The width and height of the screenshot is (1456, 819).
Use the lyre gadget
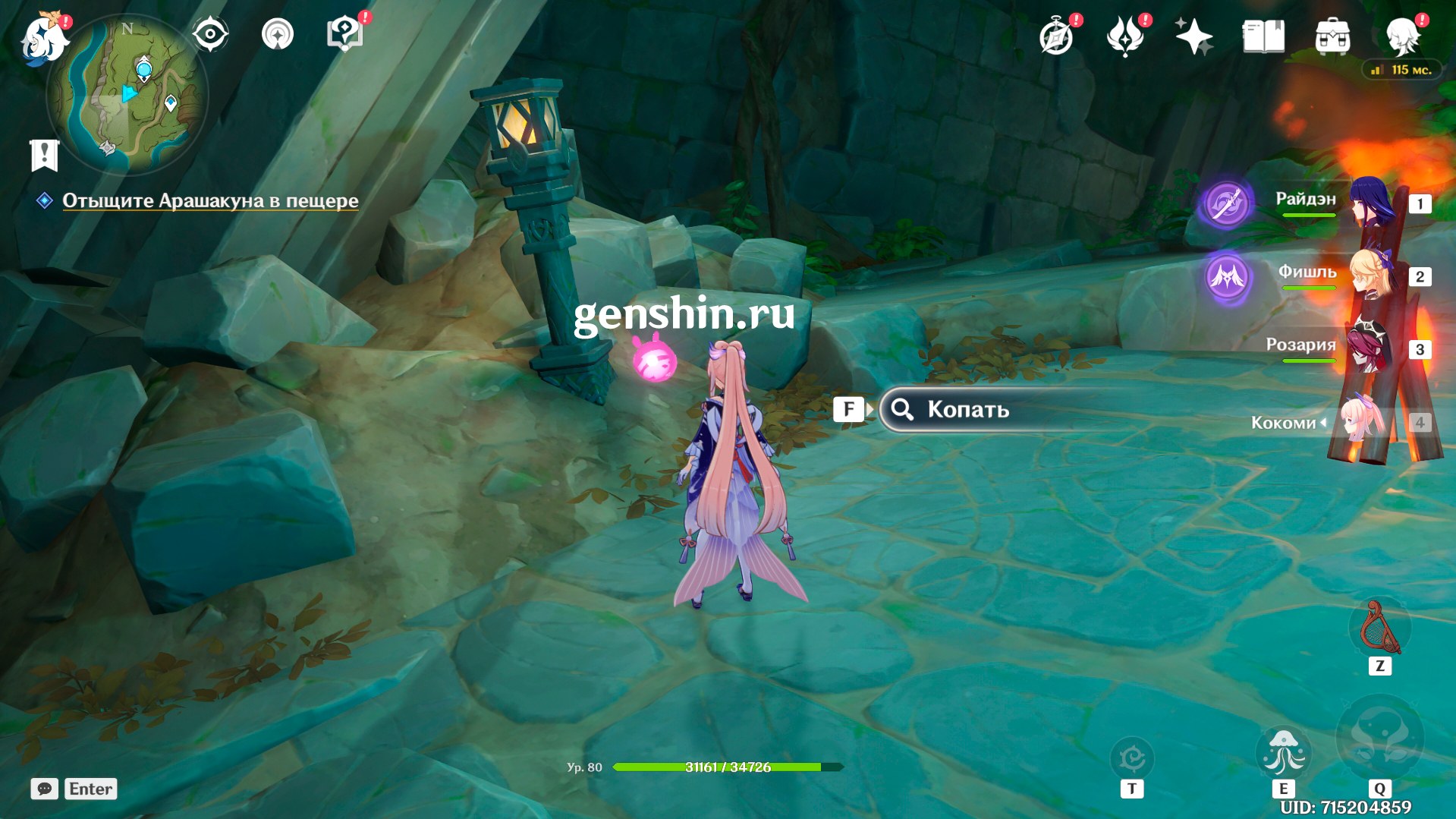(1380, 628)
